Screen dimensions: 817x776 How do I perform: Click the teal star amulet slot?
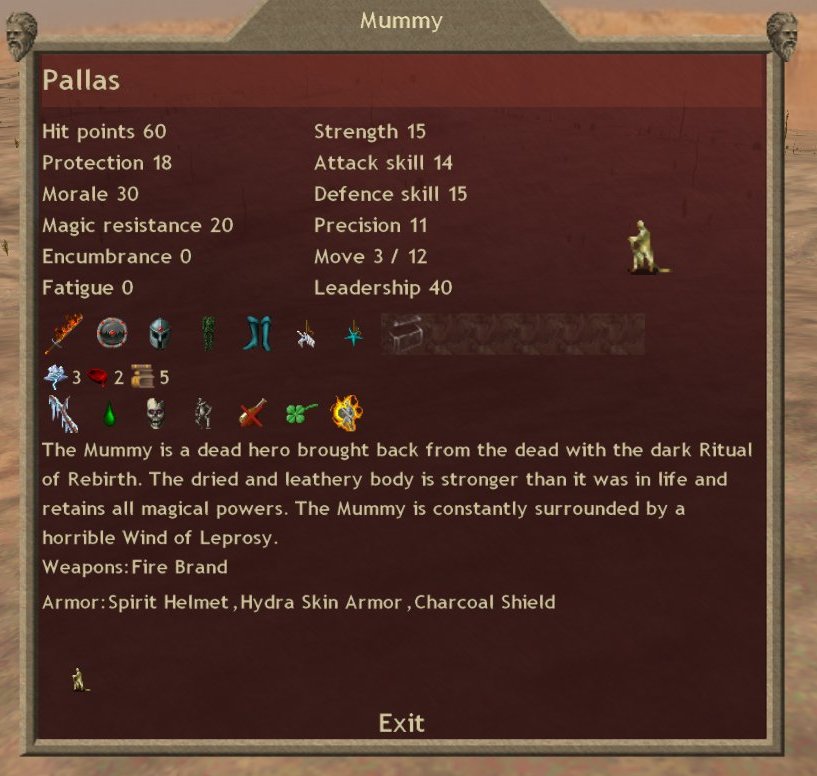tap(353, 334)
